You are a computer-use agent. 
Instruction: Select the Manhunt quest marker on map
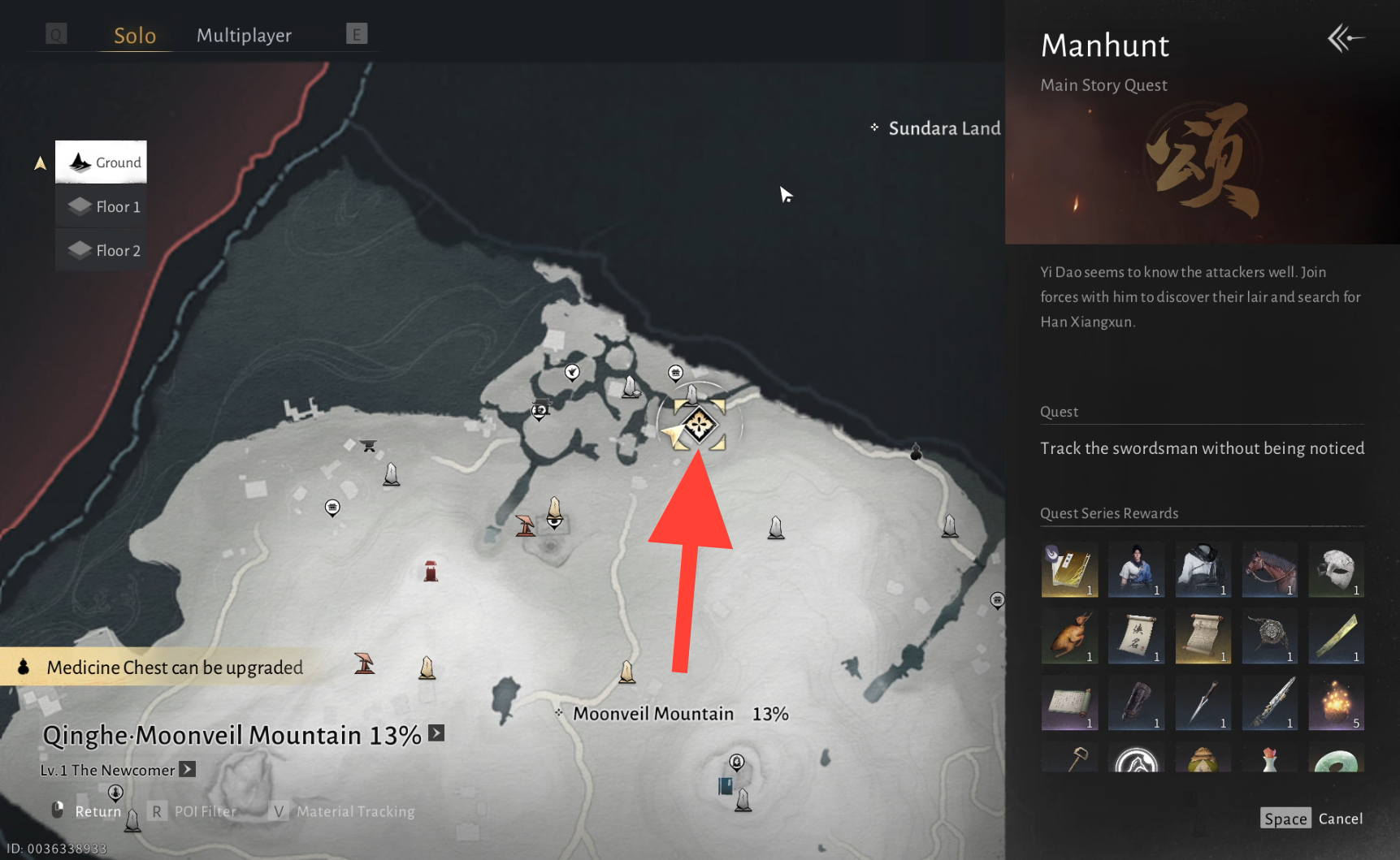click(699, 425)
